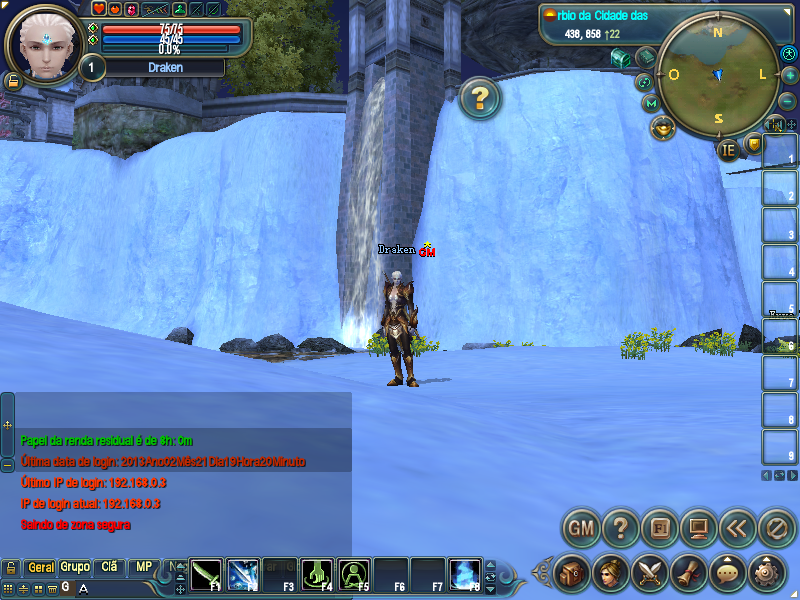The image size is (800, 600).
Task: Use the blue flame skill in F8
Action: point(464,574)
